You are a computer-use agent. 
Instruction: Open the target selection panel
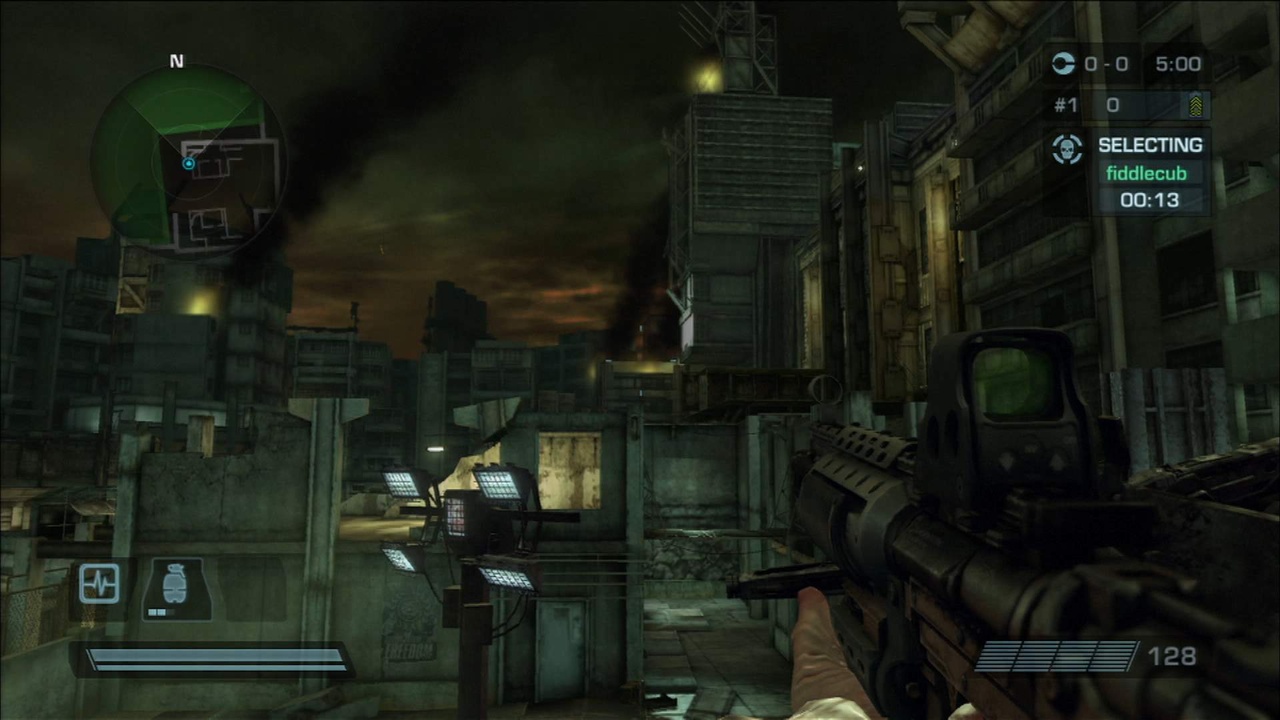coord(1135,172)
